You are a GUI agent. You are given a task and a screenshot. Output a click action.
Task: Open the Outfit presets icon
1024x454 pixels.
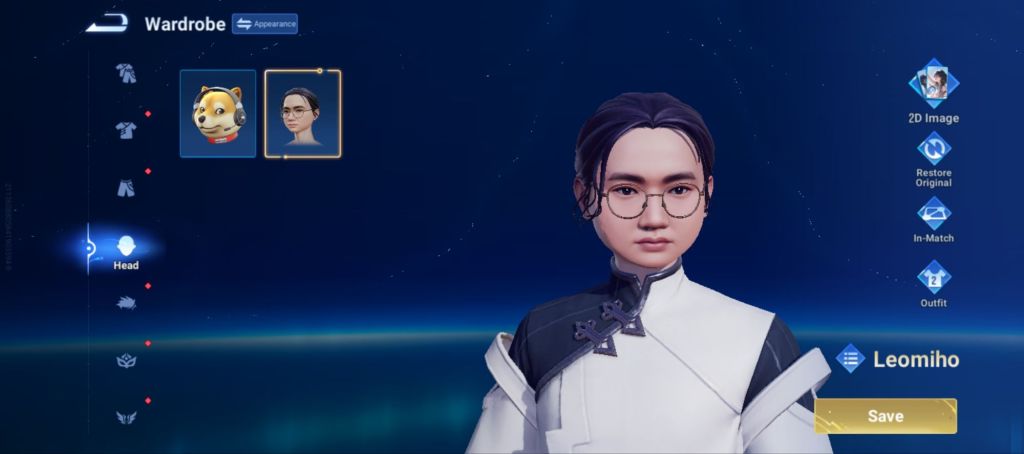(x=934, y=277)
